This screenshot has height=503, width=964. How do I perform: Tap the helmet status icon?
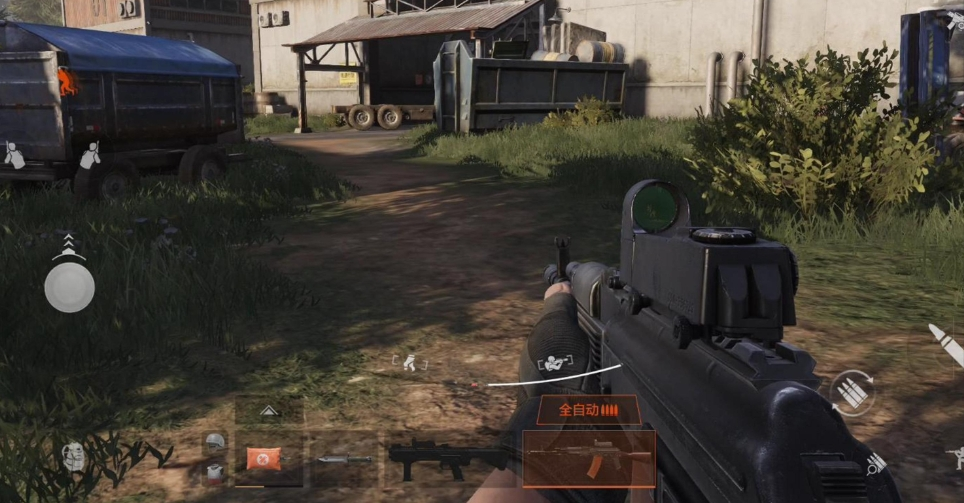coord(215,441)
